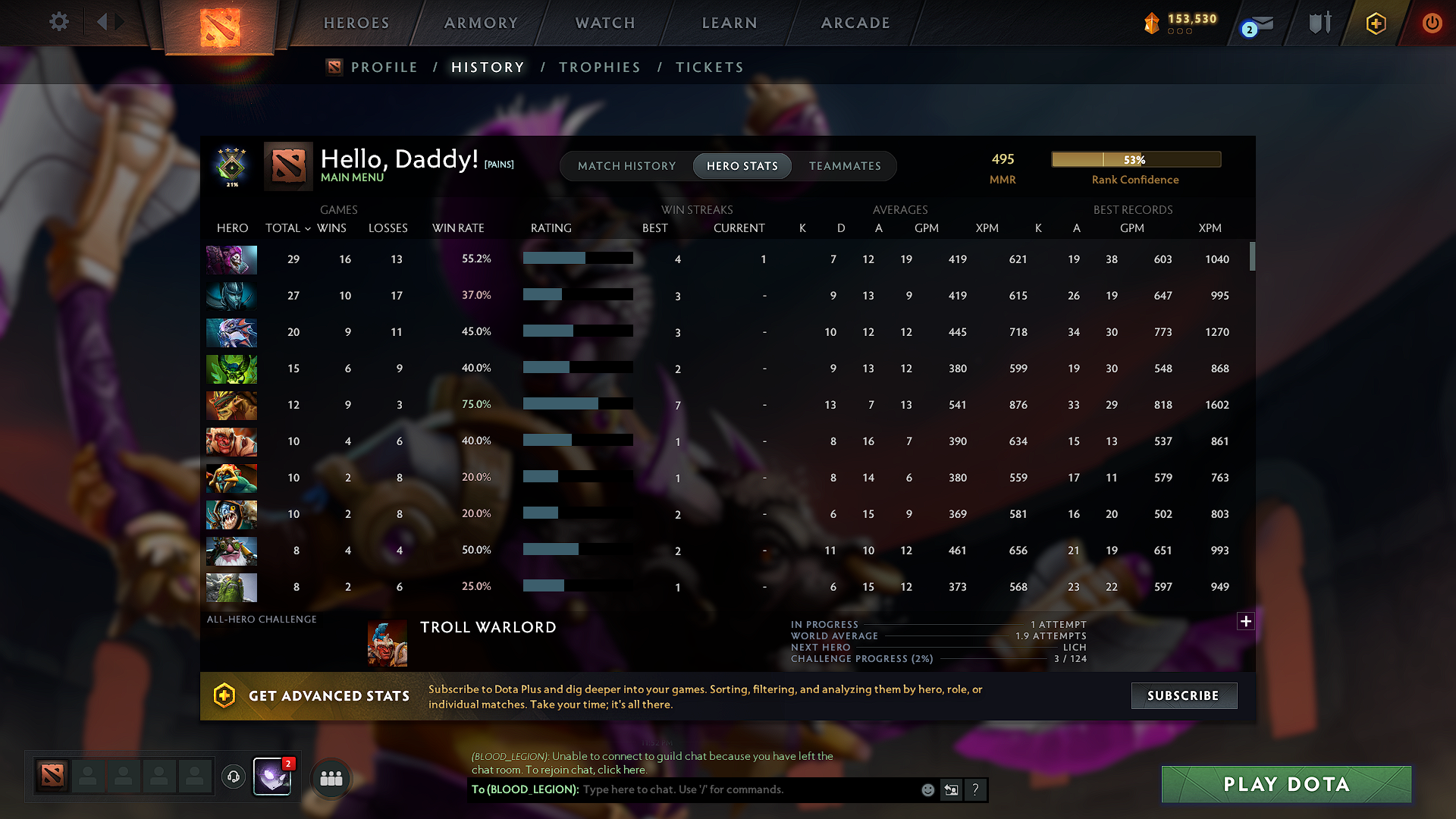The height and width of the screenshot is (819, 1456).
Task: Switch to the TEAMMATES tab
Action: 845,166
